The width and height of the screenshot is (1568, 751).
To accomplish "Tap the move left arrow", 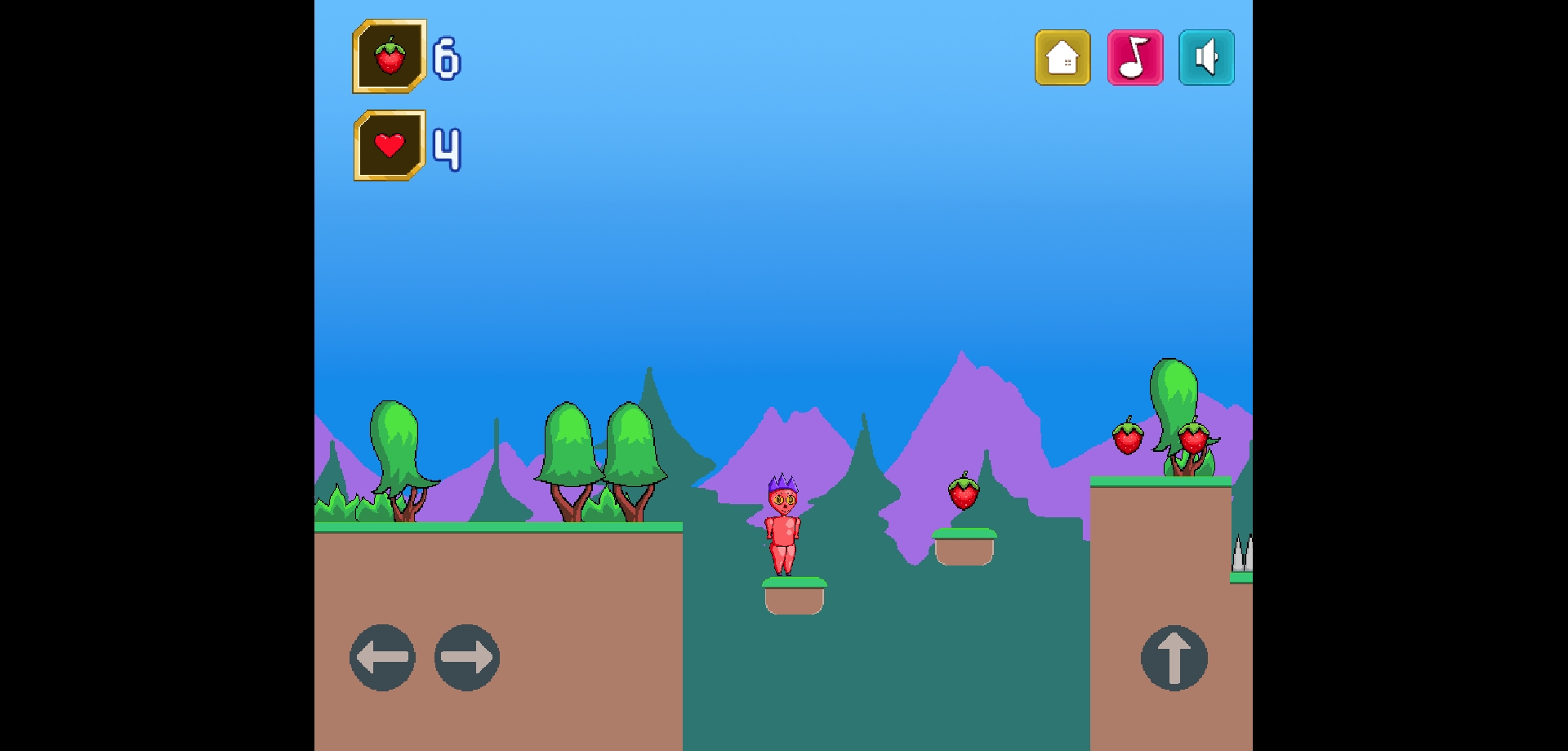I will (x=382, y=657).
